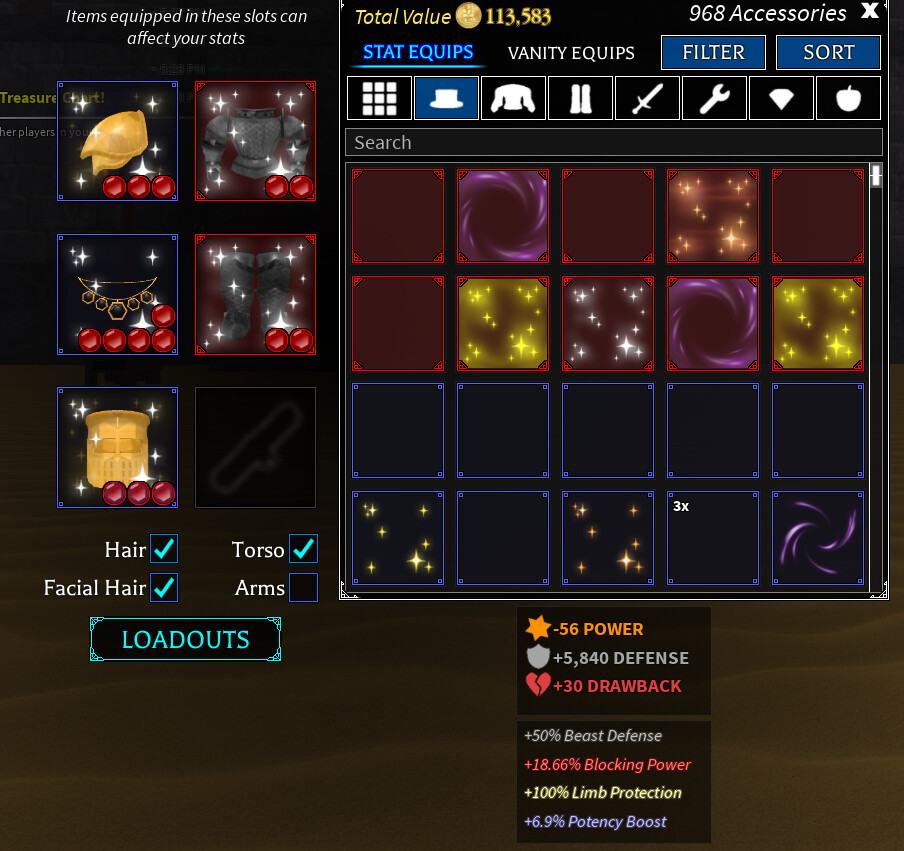Click the Search field
The width and height of the screenshot is (904, 851).
coord(613,143)
